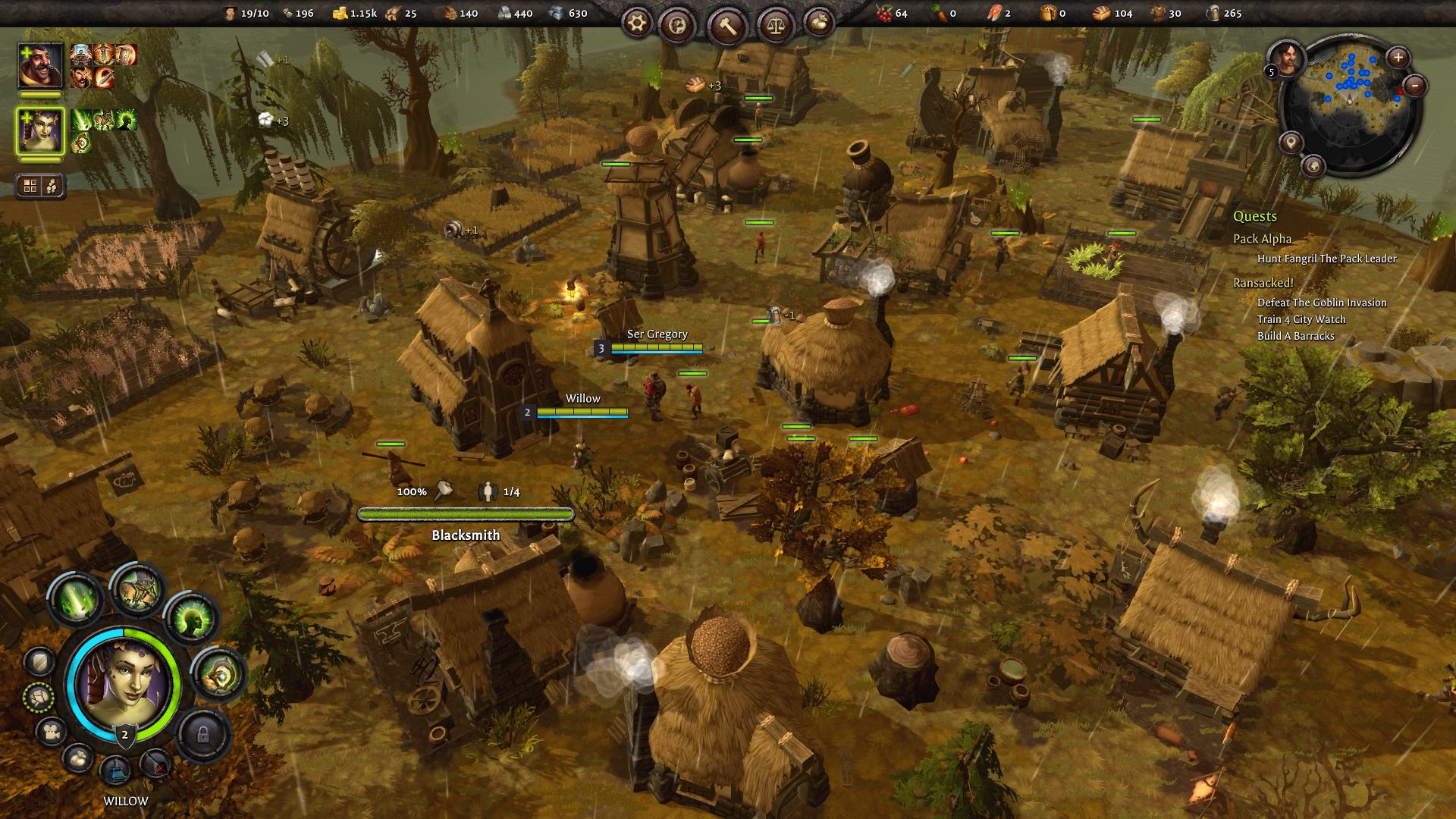Toggle the grid view button below portraits
This screenshot has height=819, width=1456.
(x=31, y=186)
